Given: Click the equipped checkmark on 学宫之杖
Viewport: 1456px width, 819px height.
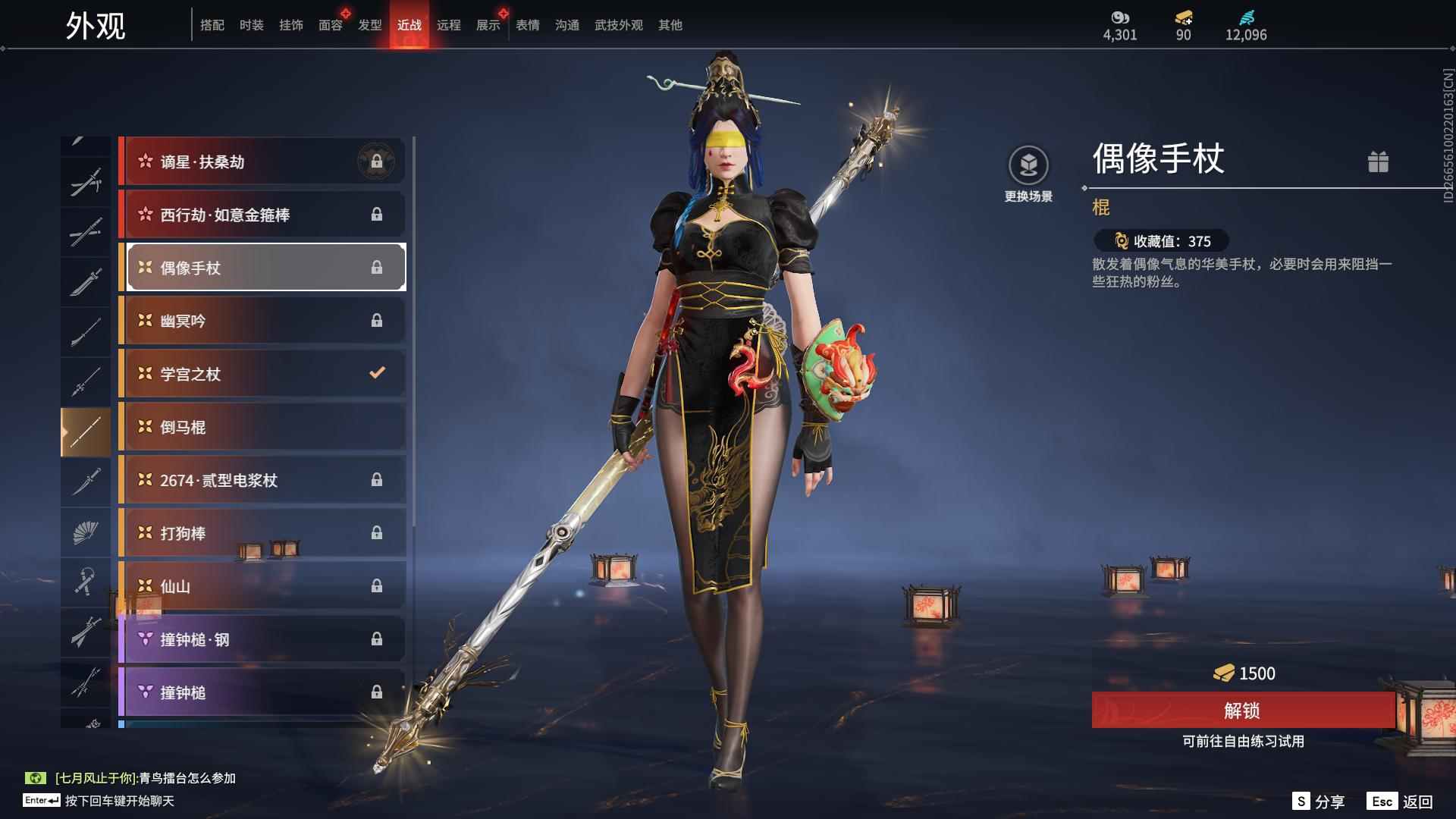Looking at the screenshot, I should 375,373.
